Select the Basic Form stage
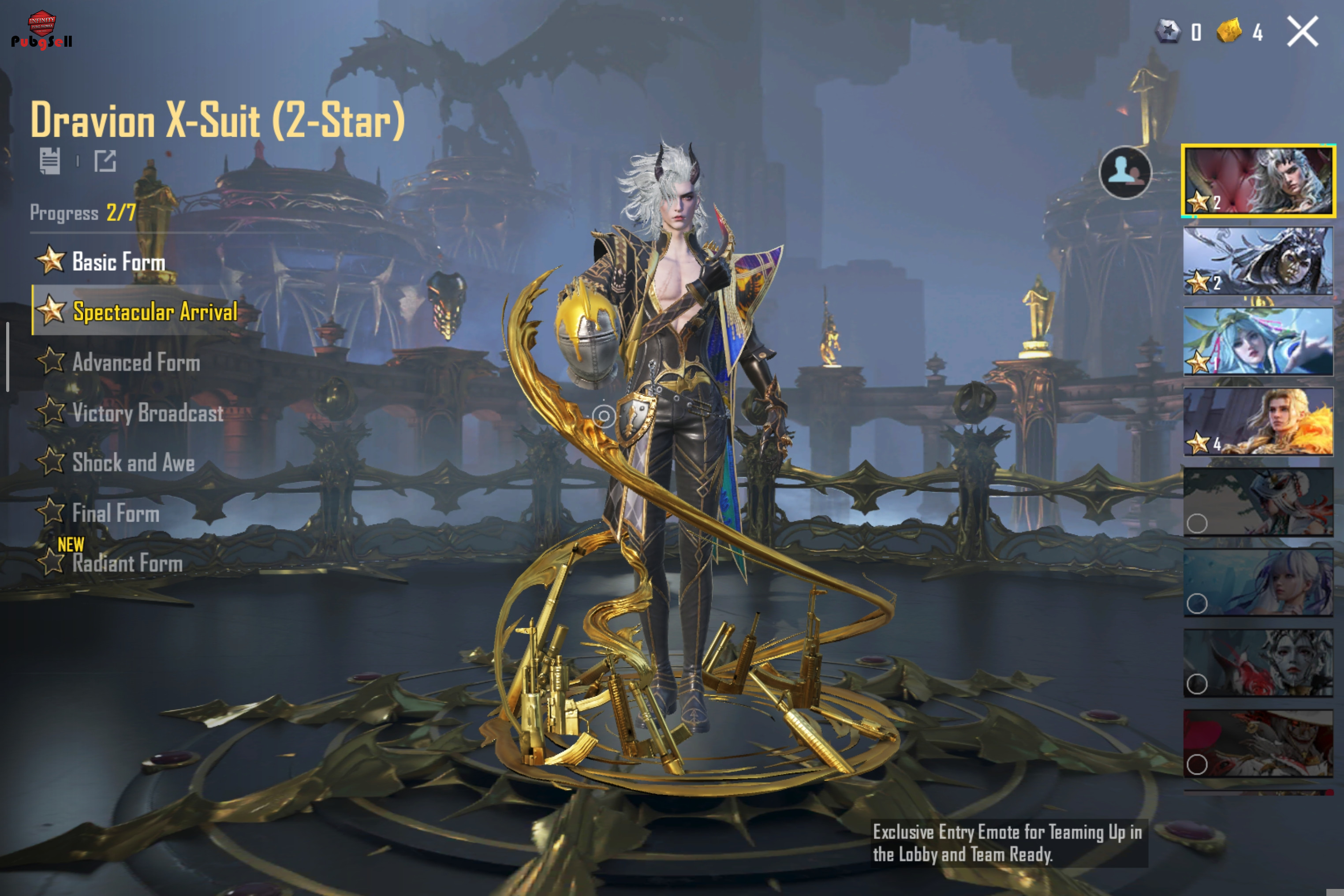1344x896 pixels. (118, 262)
